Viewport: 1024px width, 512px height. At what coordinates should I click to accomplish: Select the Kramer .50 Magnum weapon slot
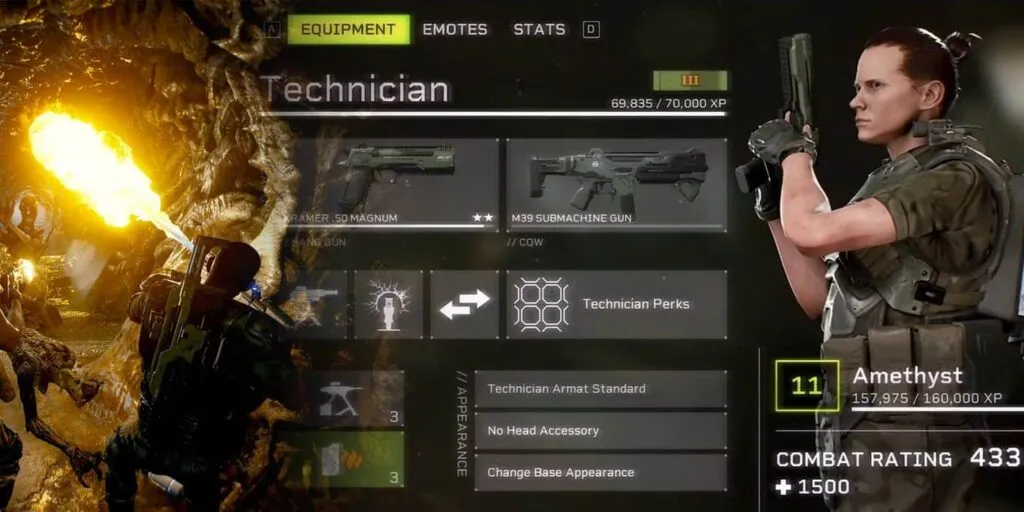tap(391, 185)
